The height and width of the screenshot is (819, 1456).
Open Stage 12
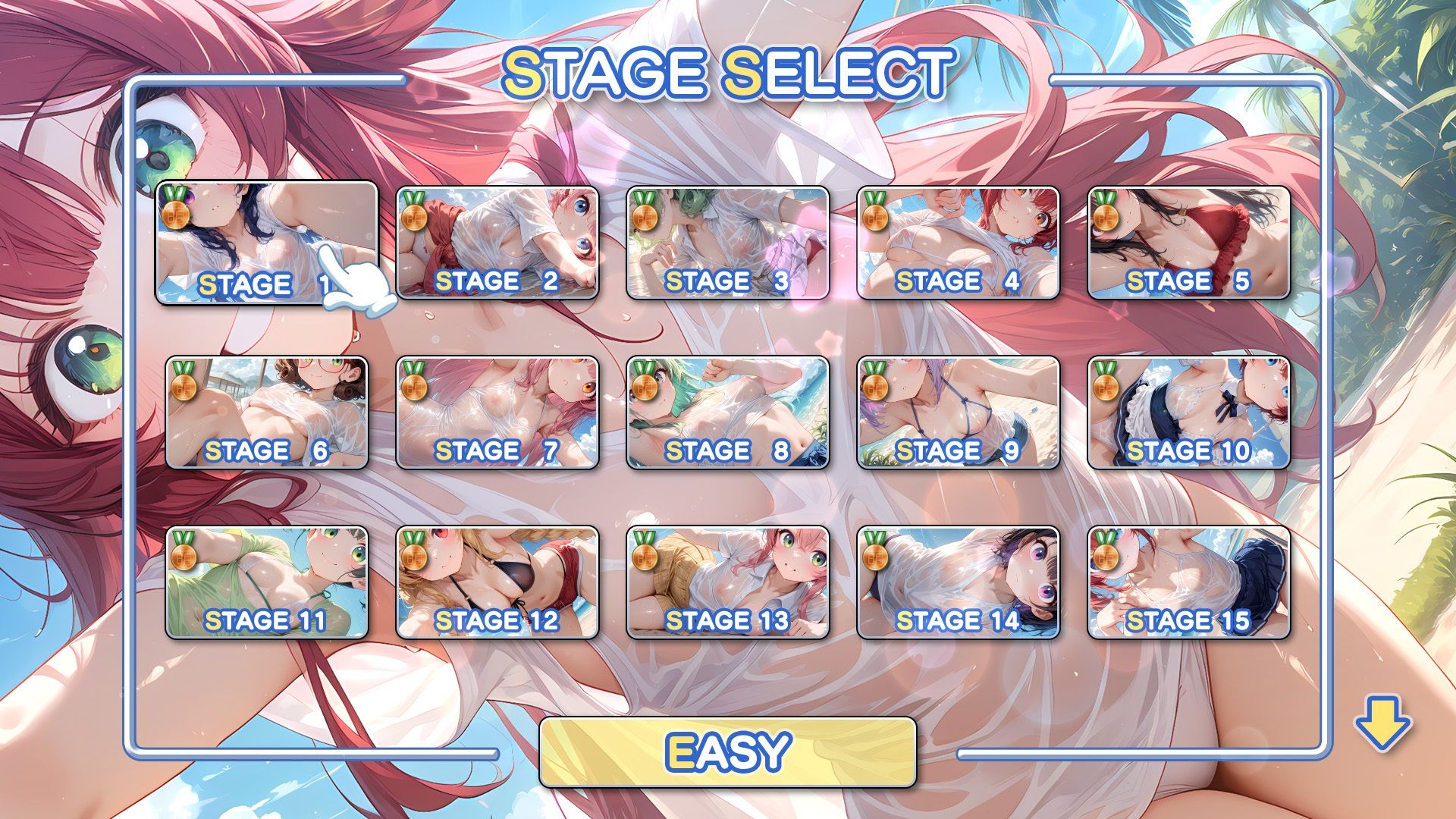click(x=497, y=582)
